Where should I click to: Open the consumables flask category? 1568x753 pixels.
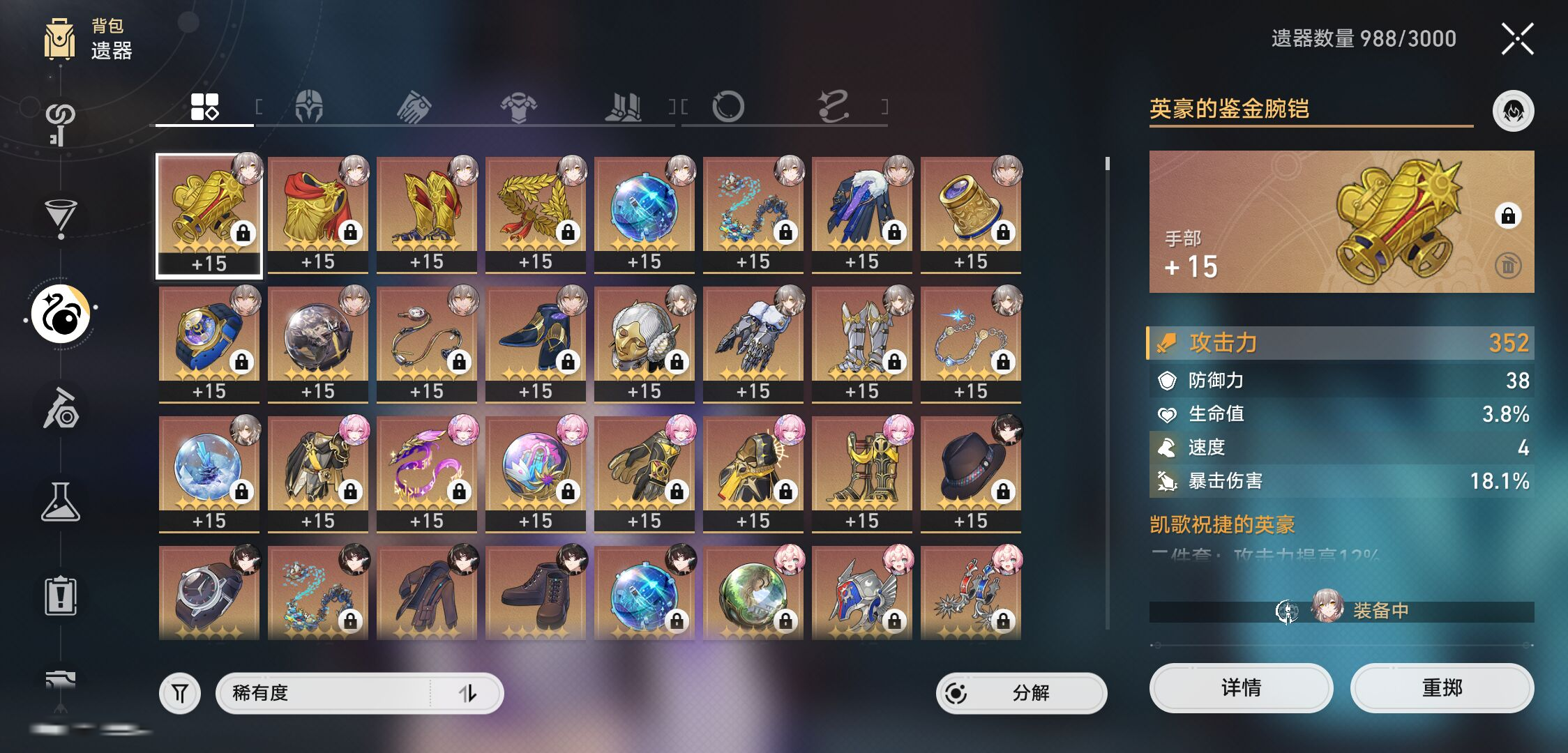[x=61, y=502]
